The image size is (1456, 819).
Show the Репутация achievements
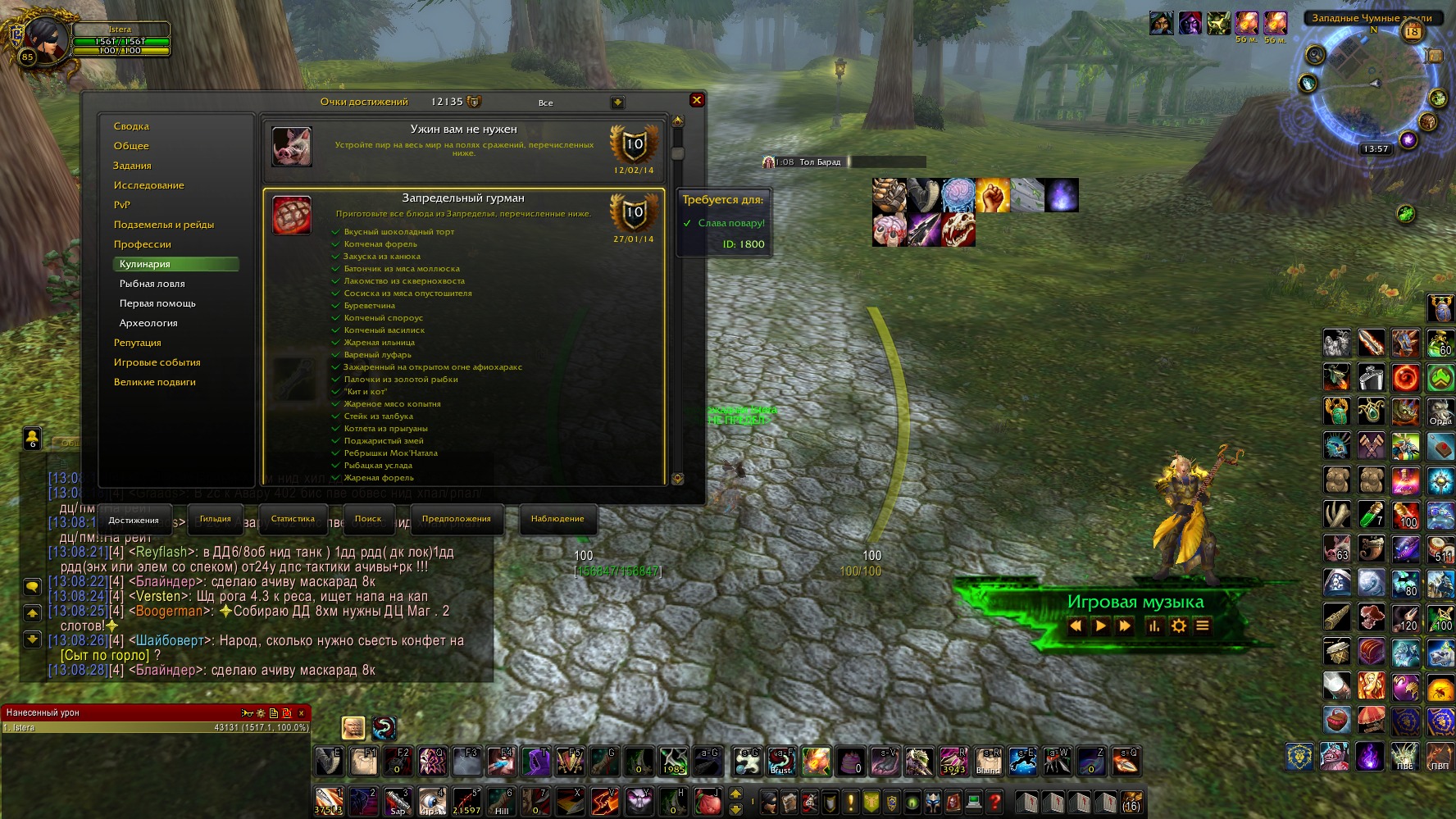click(x=137, y=343)
